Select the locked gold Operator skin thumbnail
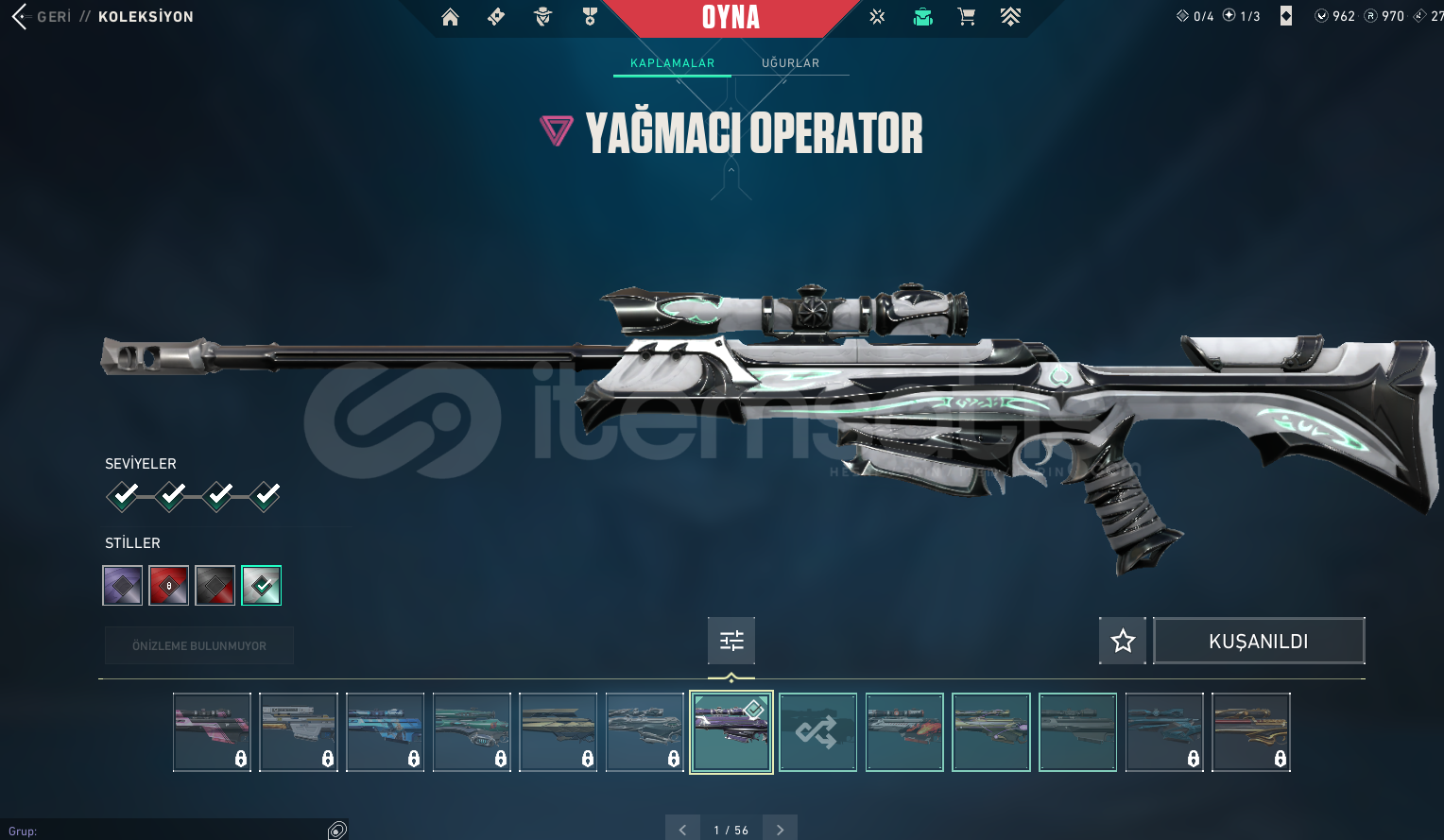 (1250, 732)
